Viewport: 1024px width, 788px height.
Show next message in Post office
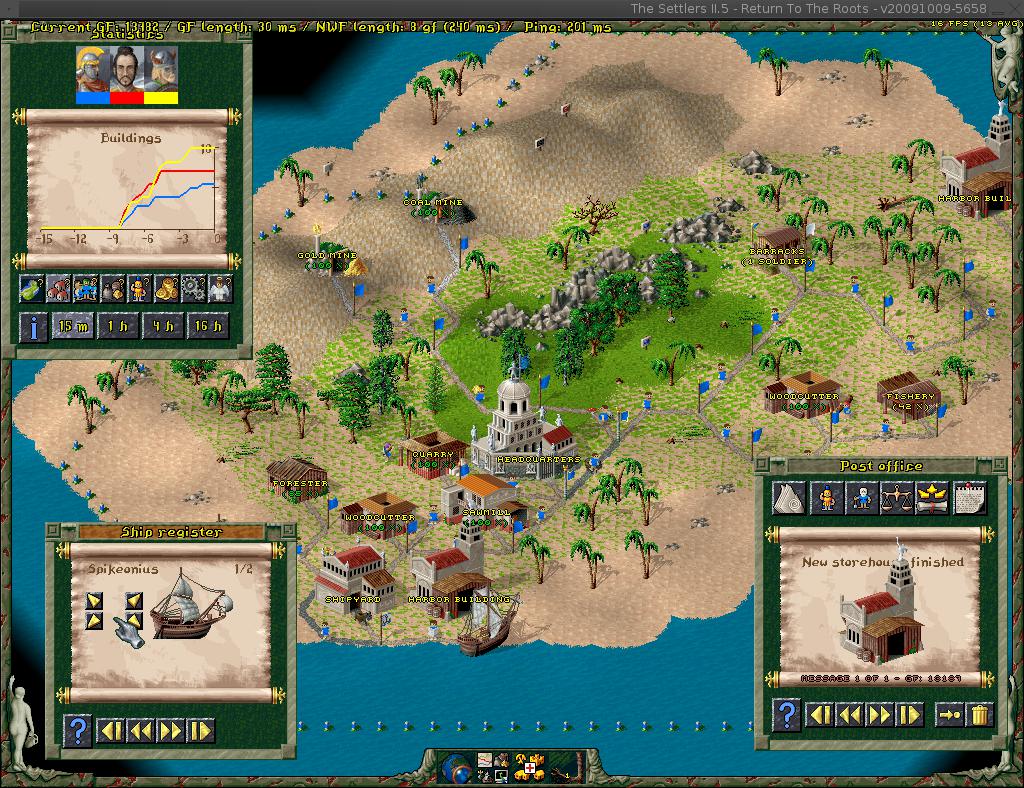coord(879,714)
